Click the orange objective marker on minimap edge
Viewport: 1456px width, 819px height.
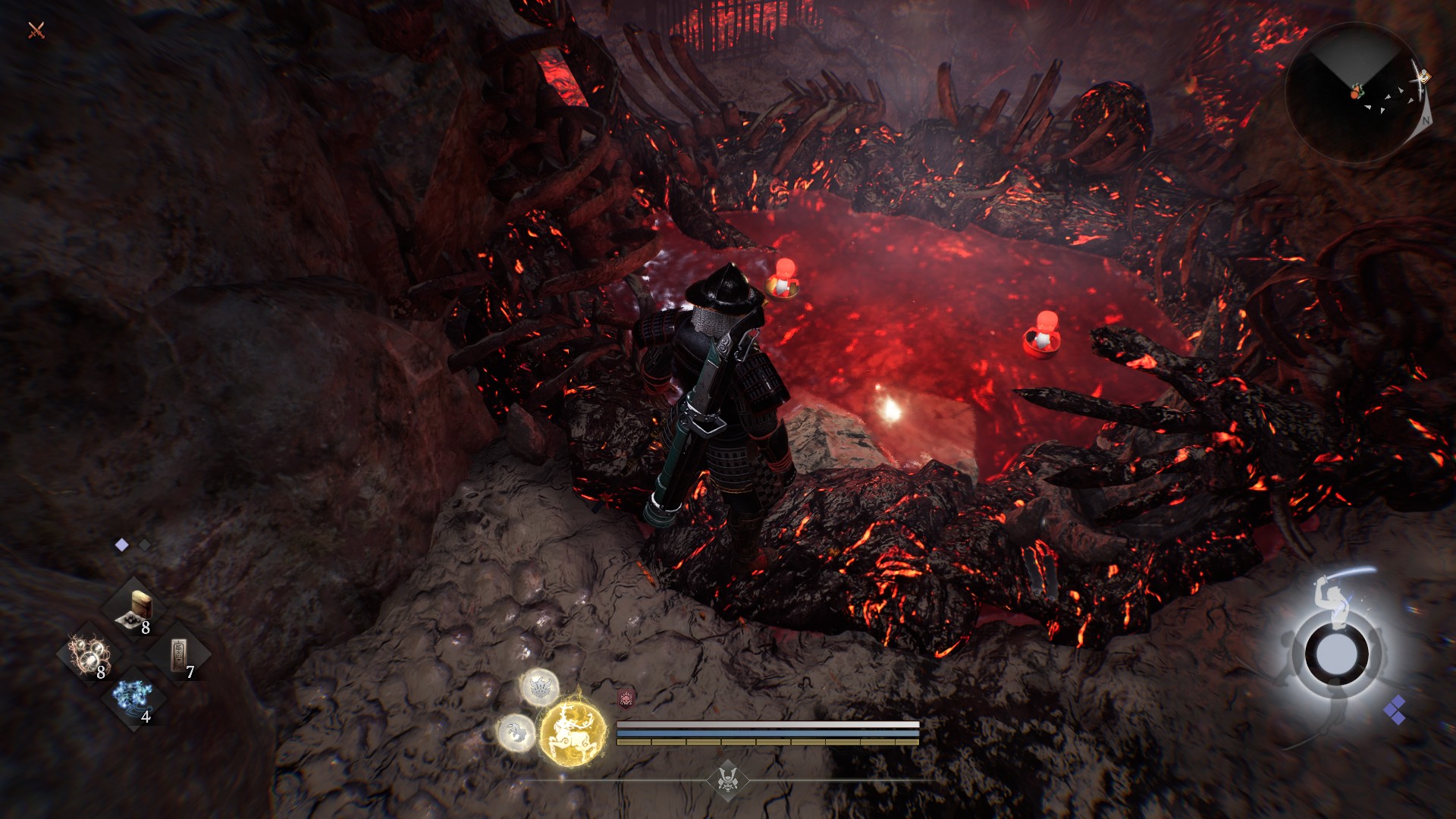pyautogui.click(x=1422, y=77)
